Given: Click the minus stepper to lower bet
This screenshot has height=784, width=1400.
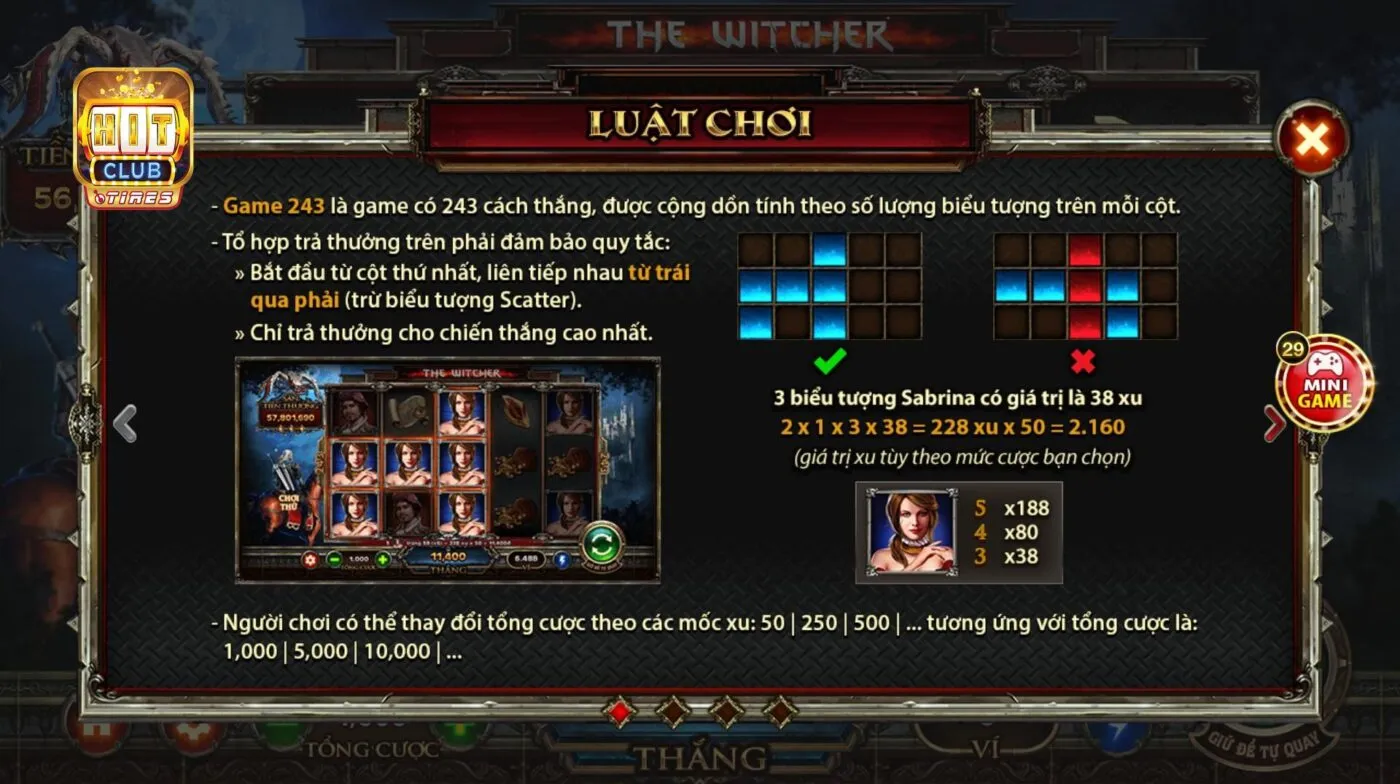Looking at the screenshot, I should point(334,560).
